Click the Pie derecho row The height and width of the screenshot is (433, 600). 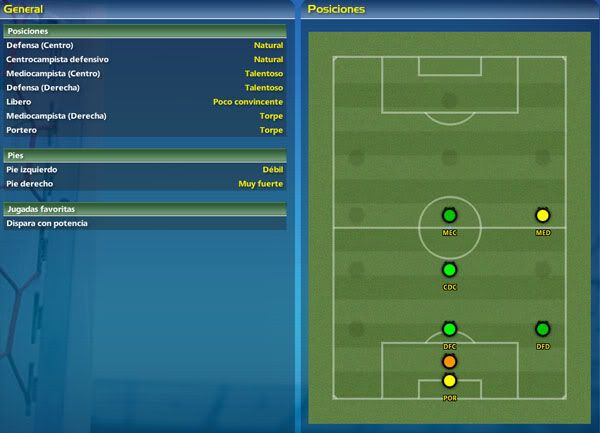(144, 183)
